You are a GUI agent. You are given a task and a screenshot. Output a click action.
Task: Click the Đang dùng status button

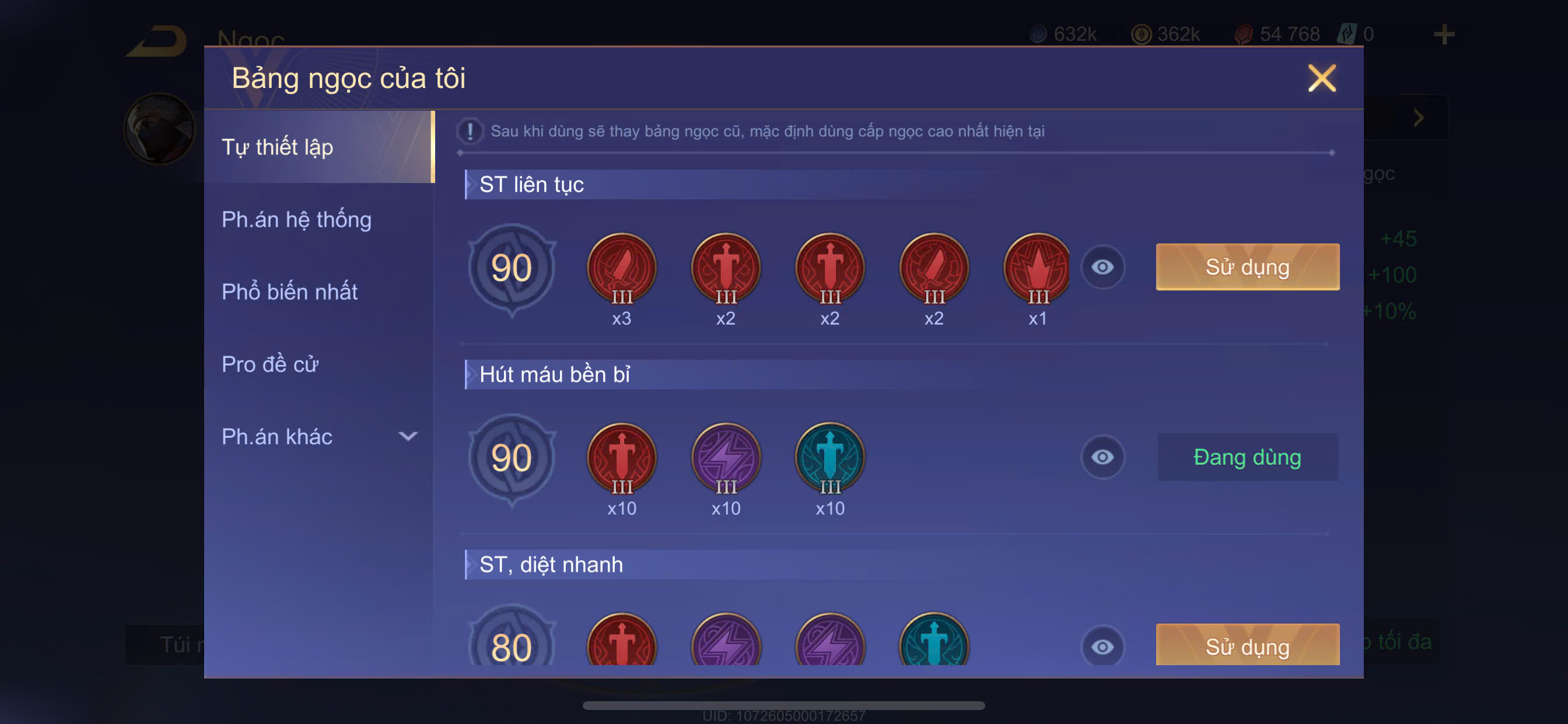pyautogui.click(x=1247, y=457)
